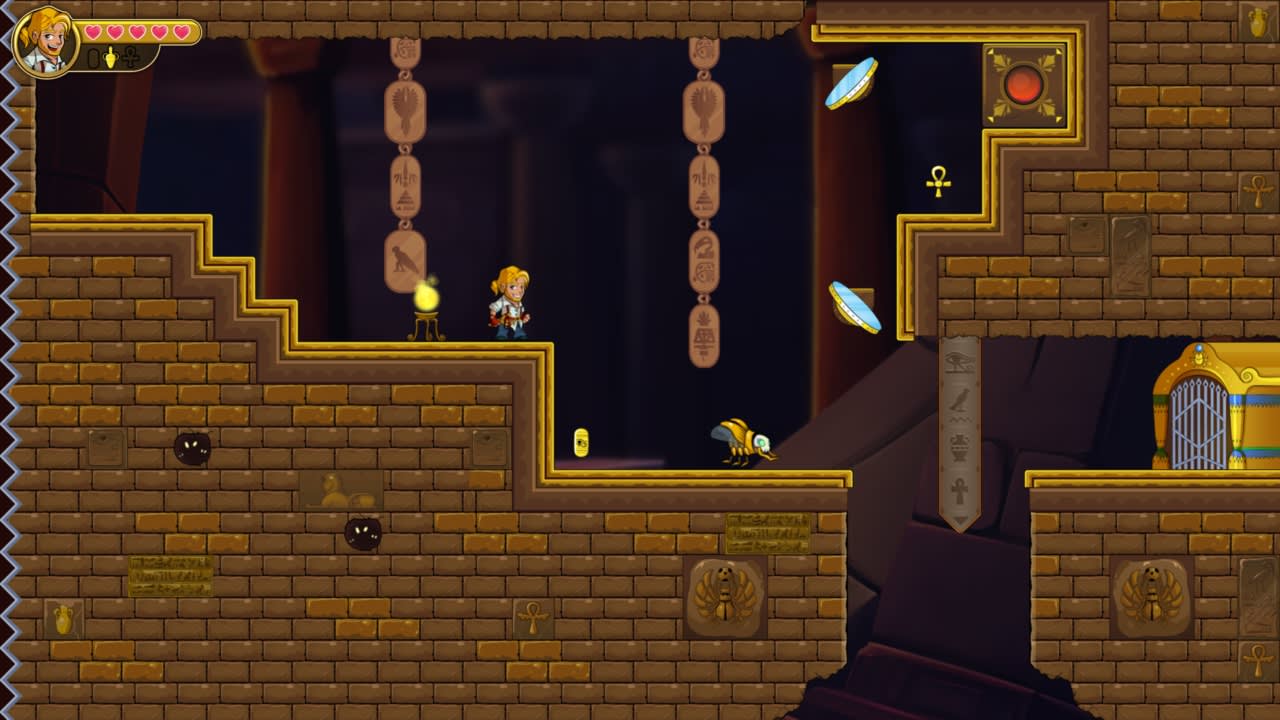Click the explorer character on the ledge
The height and width of the screenshot is (720, 1280).
click(x=508, y=300)
